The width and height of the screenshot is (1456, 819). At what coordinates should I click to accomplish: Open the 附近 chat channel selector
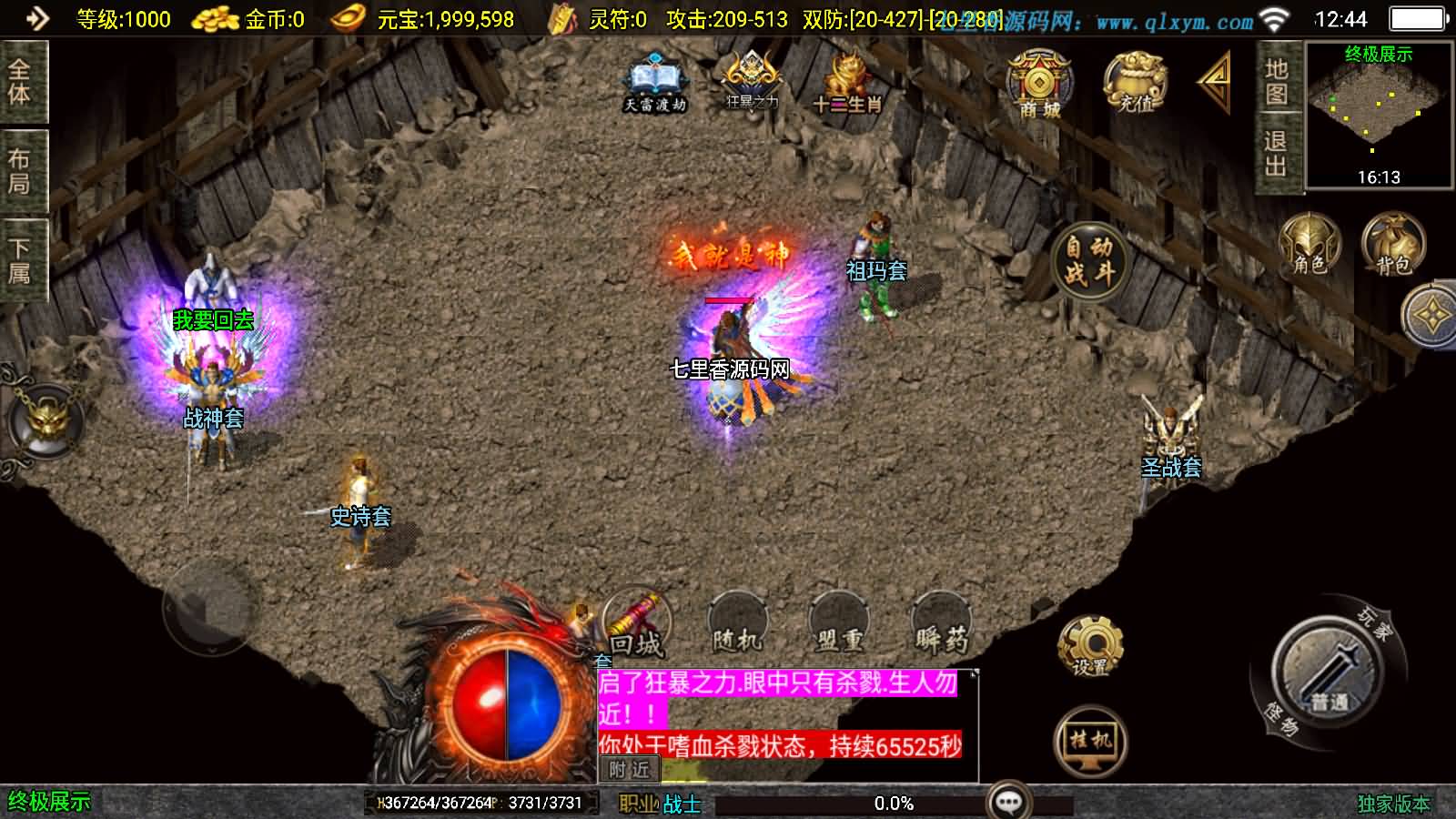pos(628,770)
